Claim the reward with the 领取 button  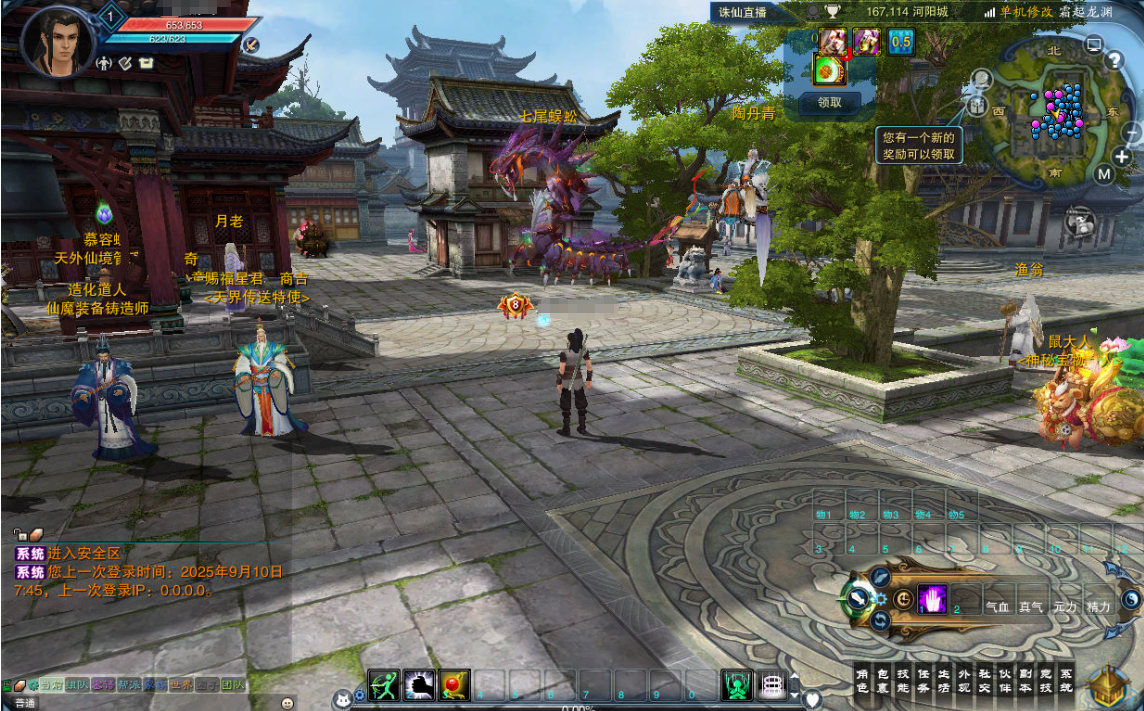pos(830,101)
